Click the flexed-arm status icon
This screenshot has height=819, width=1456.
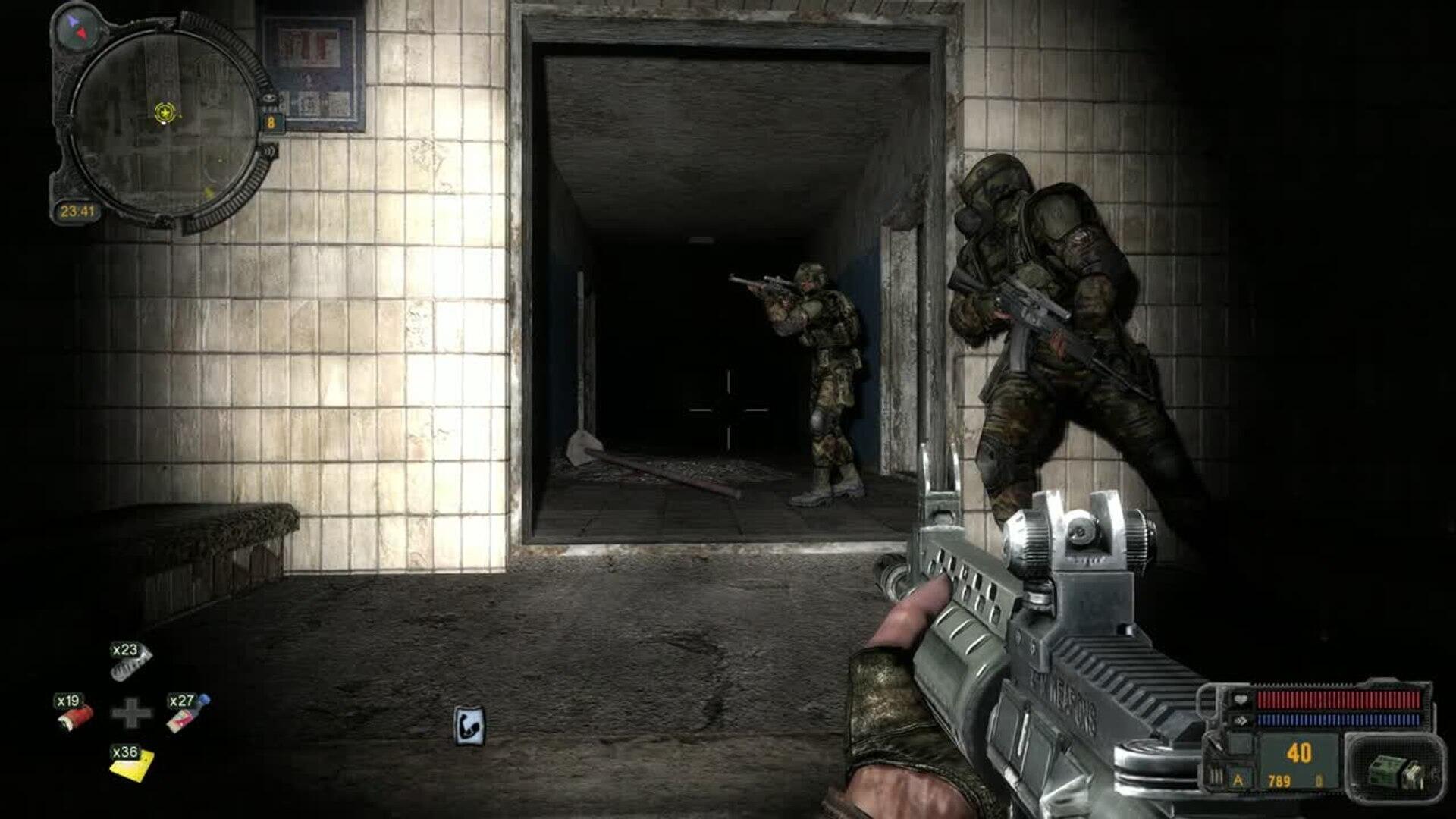[469, 726]
